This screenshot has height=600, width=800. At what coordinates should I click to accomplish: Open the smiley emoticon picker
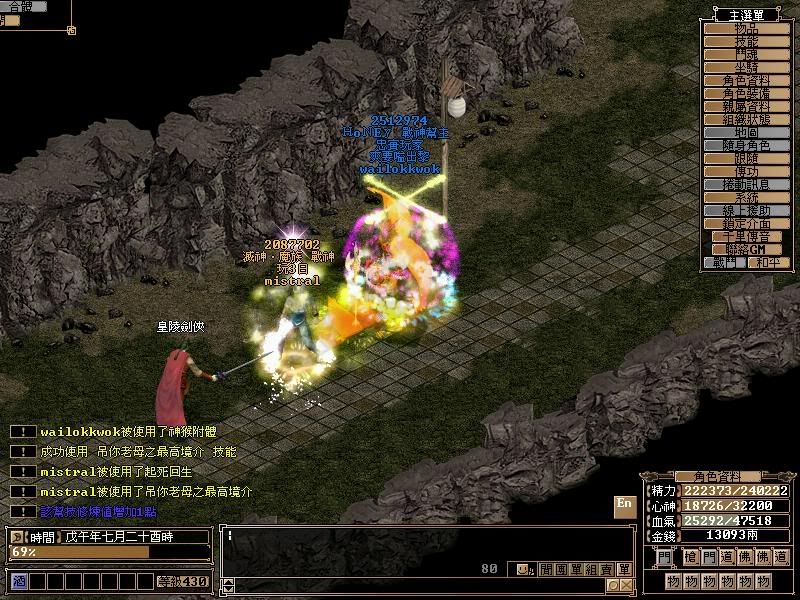(524, 570)
